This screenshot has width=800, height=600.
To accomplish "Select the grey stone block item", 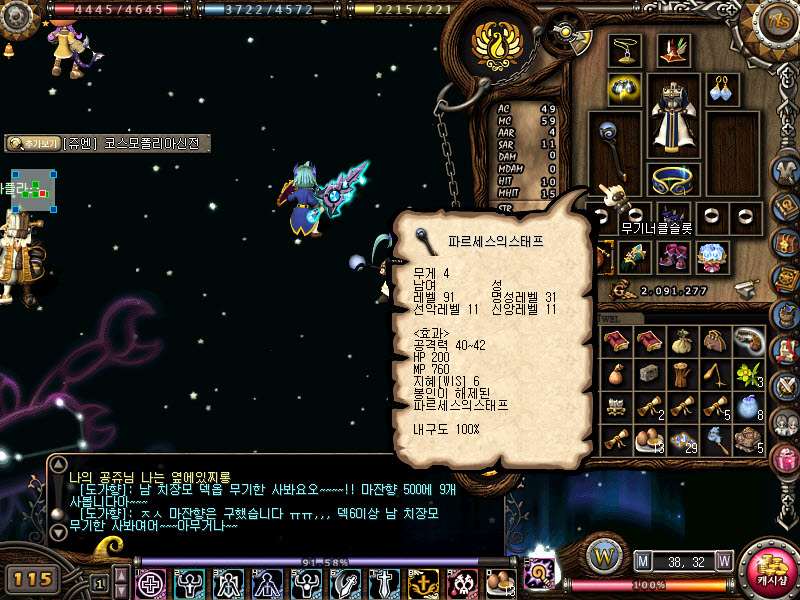I will (649, 374).
